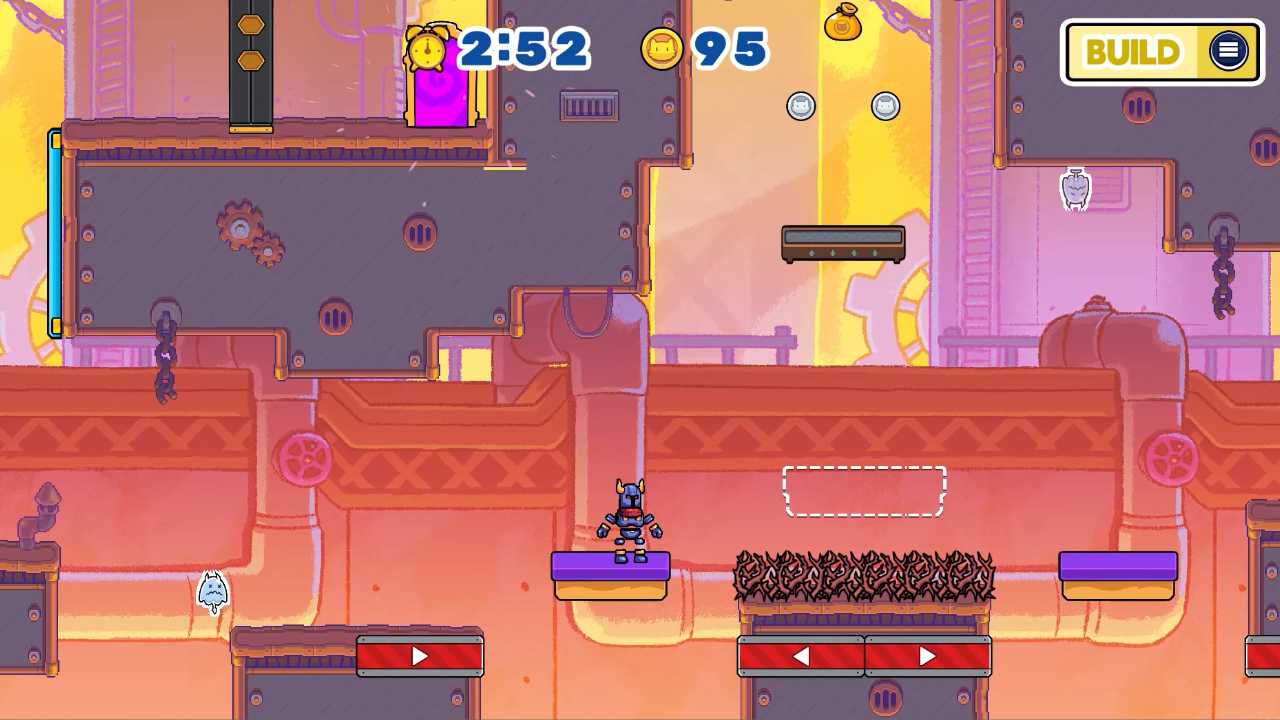Click the blue meter on the left screen edge
This screenshot has height=720, width=1280.
(53, 230)
